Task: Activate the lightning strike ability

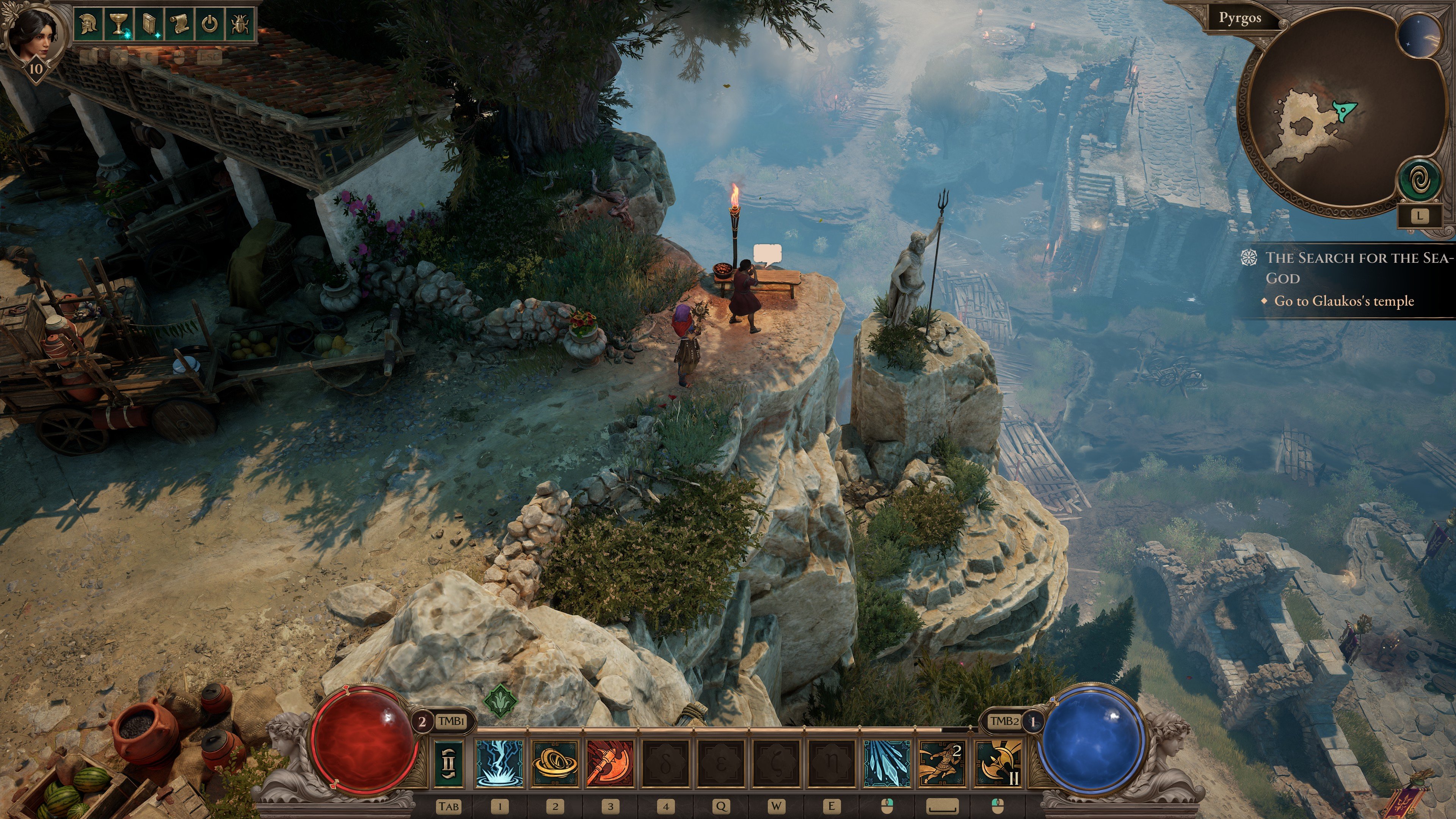Action: (x=500, y=763)
